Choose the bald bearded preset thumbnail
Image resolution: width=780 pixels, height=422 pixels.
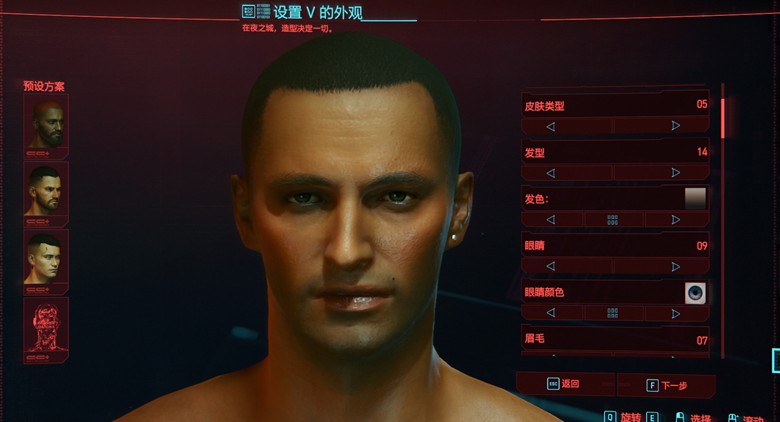pyautogui.click(x=46, y=124)
